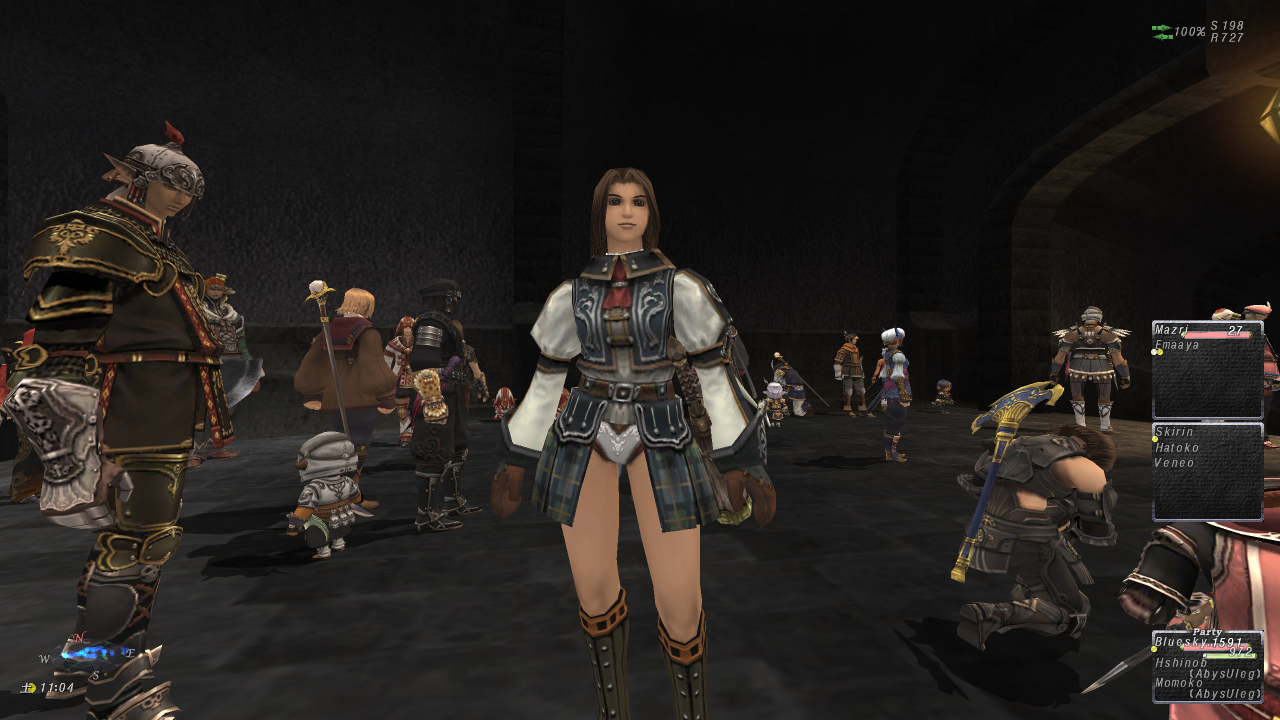The height and width of the screenshot is (720, 1280).
Task: Choose Momoko in the Party list
Action: coord(1178,682)
